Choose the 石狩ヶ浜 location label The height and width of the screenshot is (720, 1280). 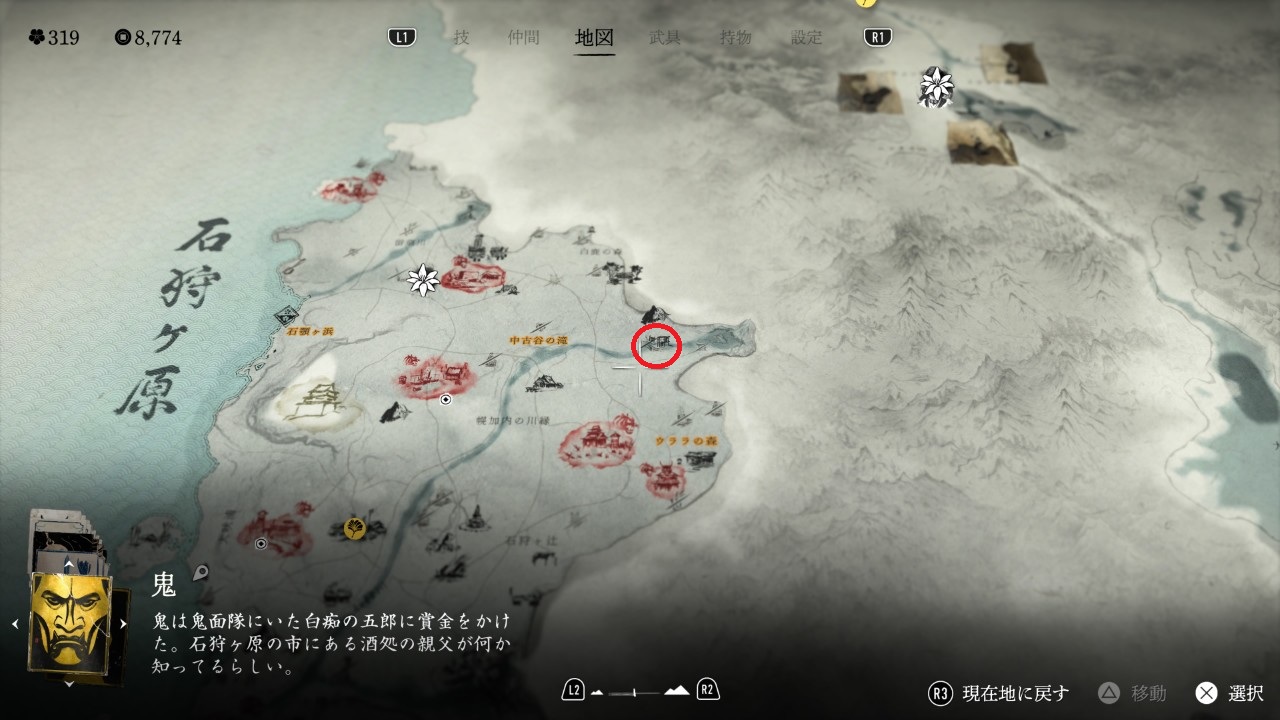[309, 330]
